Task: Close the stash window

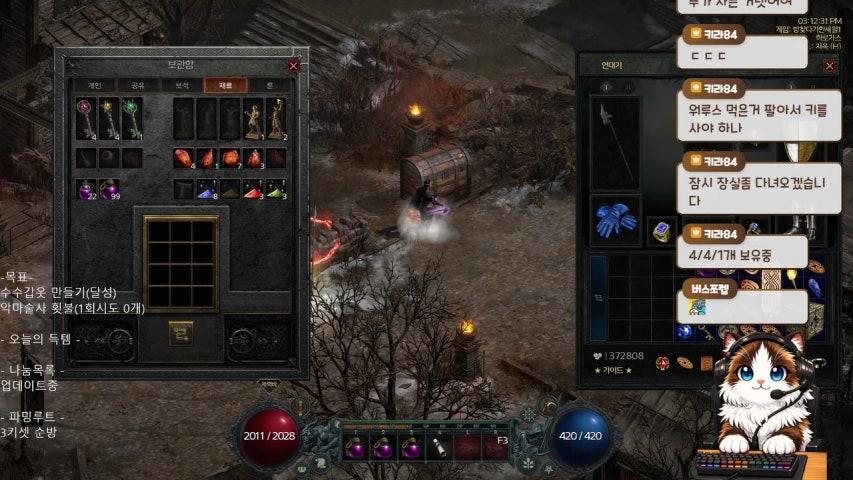Action: (x=293, y=65)
